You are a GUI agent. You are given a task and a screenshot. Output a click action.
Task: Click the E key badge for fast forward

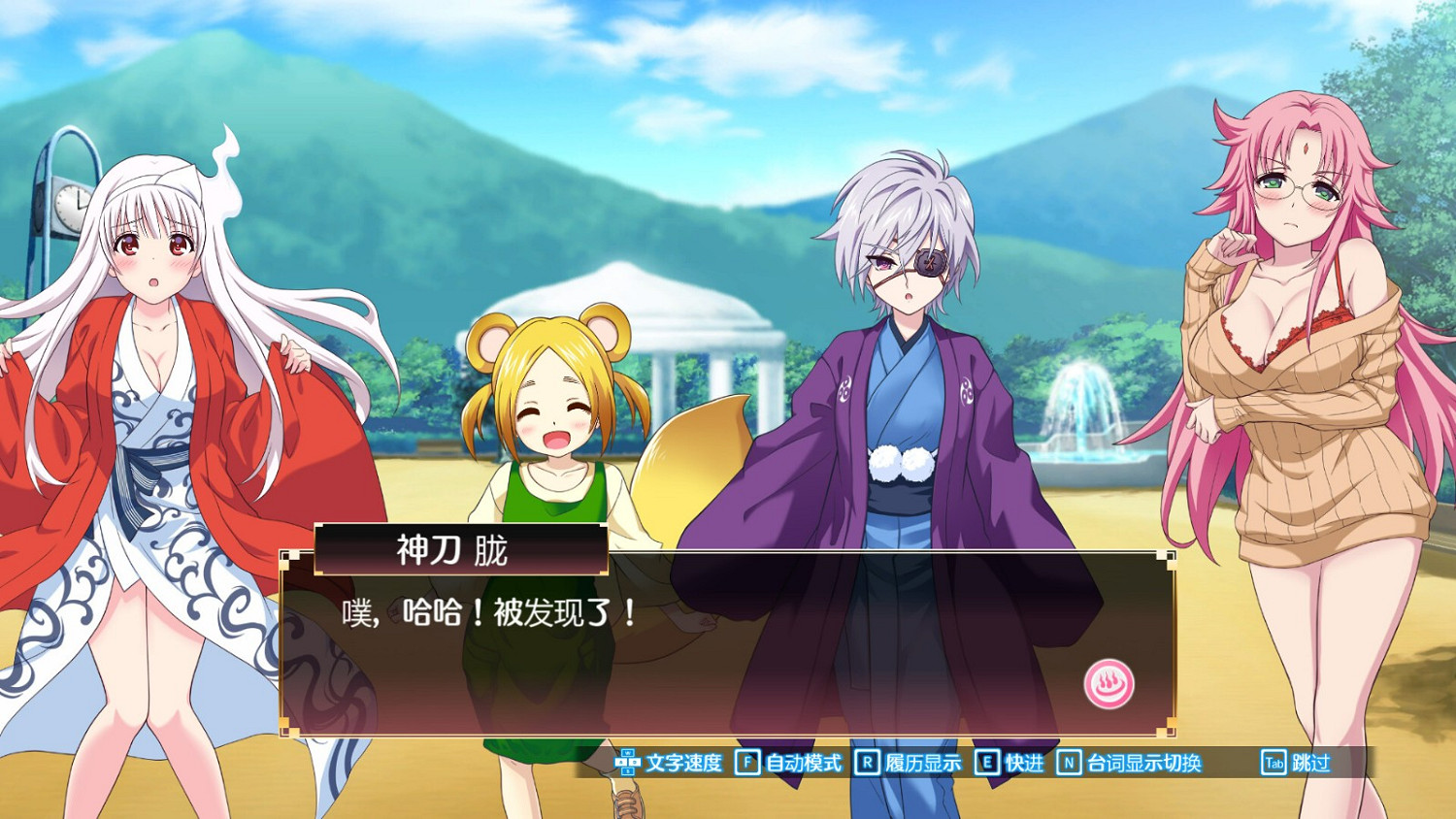(986, 764)
